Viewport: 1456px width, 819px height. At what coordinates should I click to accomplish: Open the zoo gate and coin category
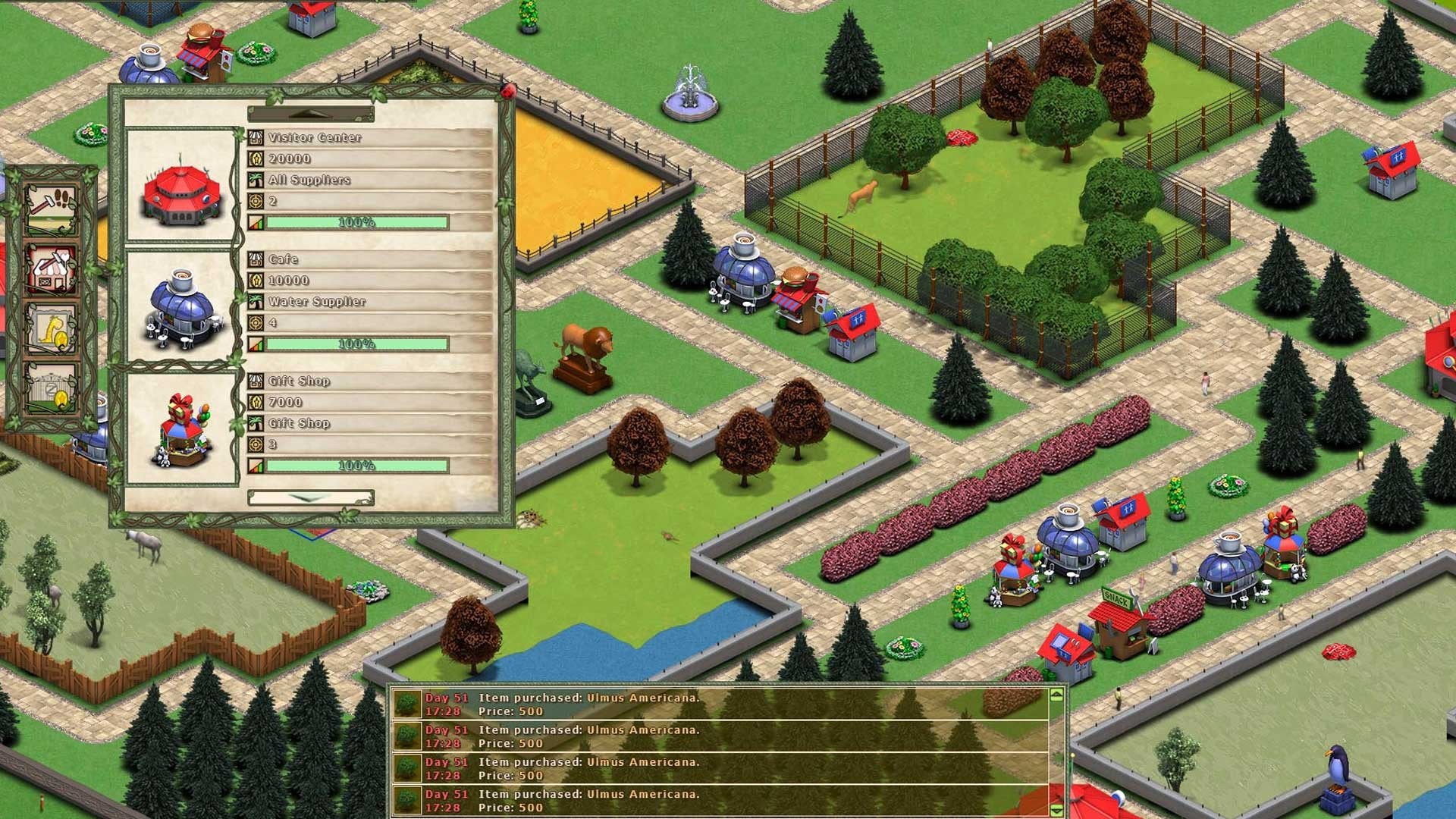tap(52, 389)
